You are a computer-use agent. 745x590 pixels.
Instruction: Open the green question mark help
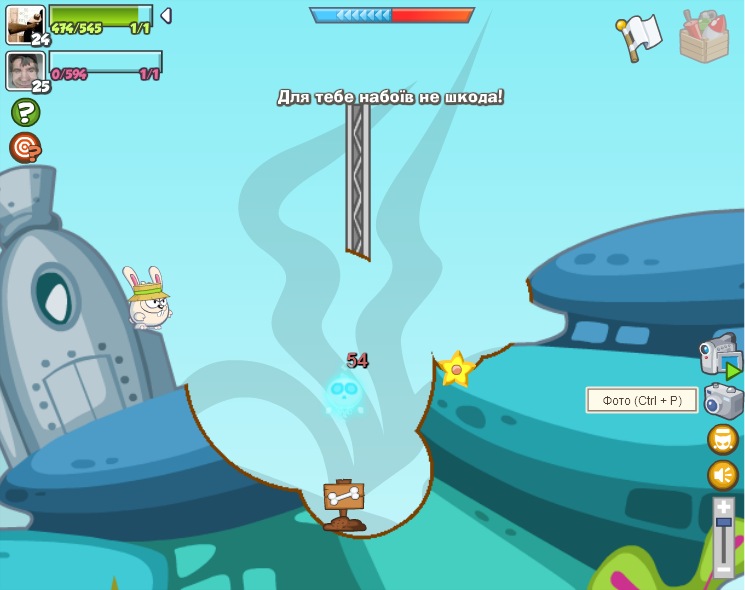[x=25, y=112]
